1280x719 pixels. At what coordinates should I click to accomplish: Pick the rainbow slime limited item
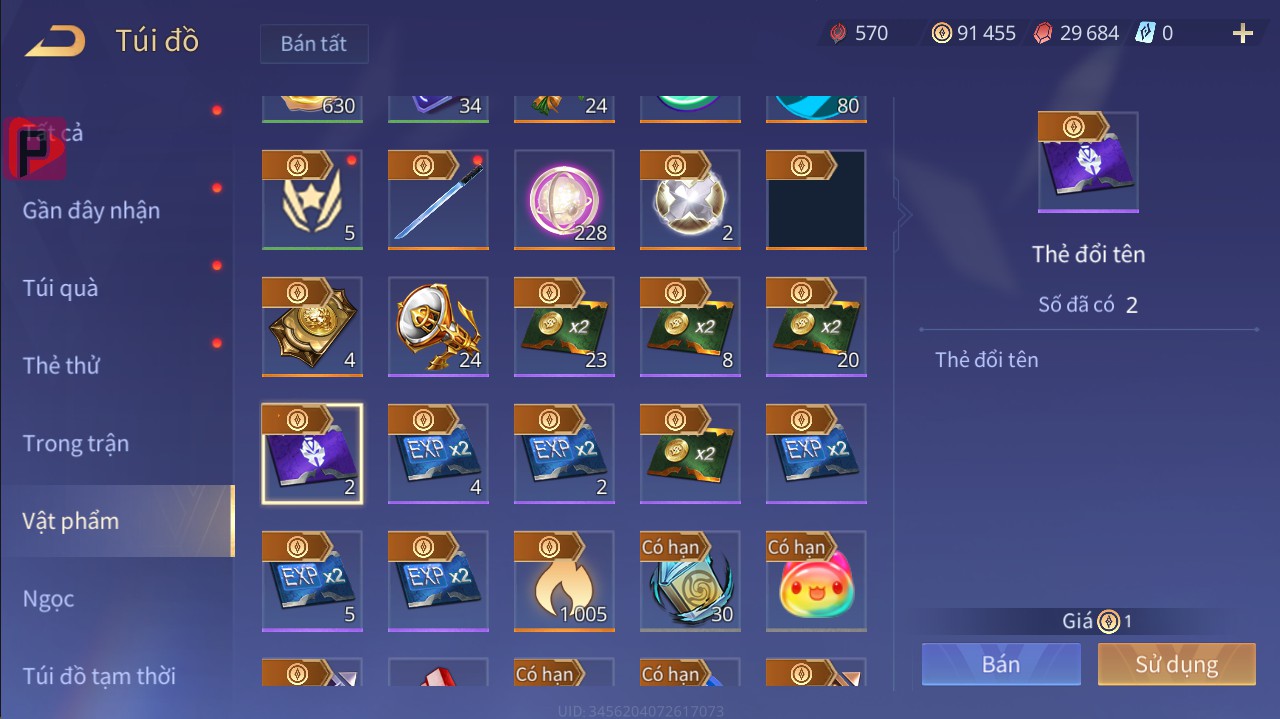816,581
